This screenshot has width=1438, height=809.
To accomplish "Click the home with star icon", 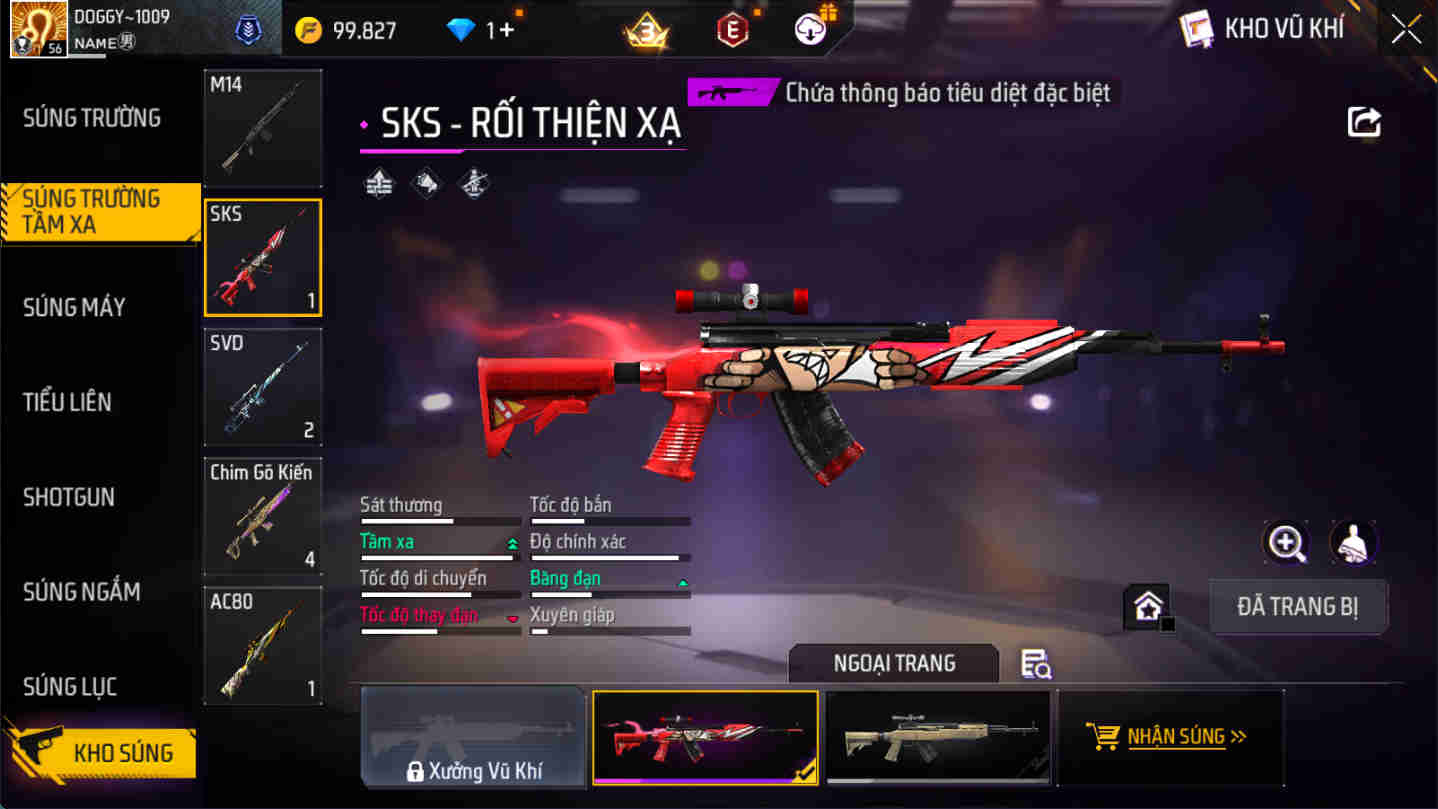I will [1147, 605].
